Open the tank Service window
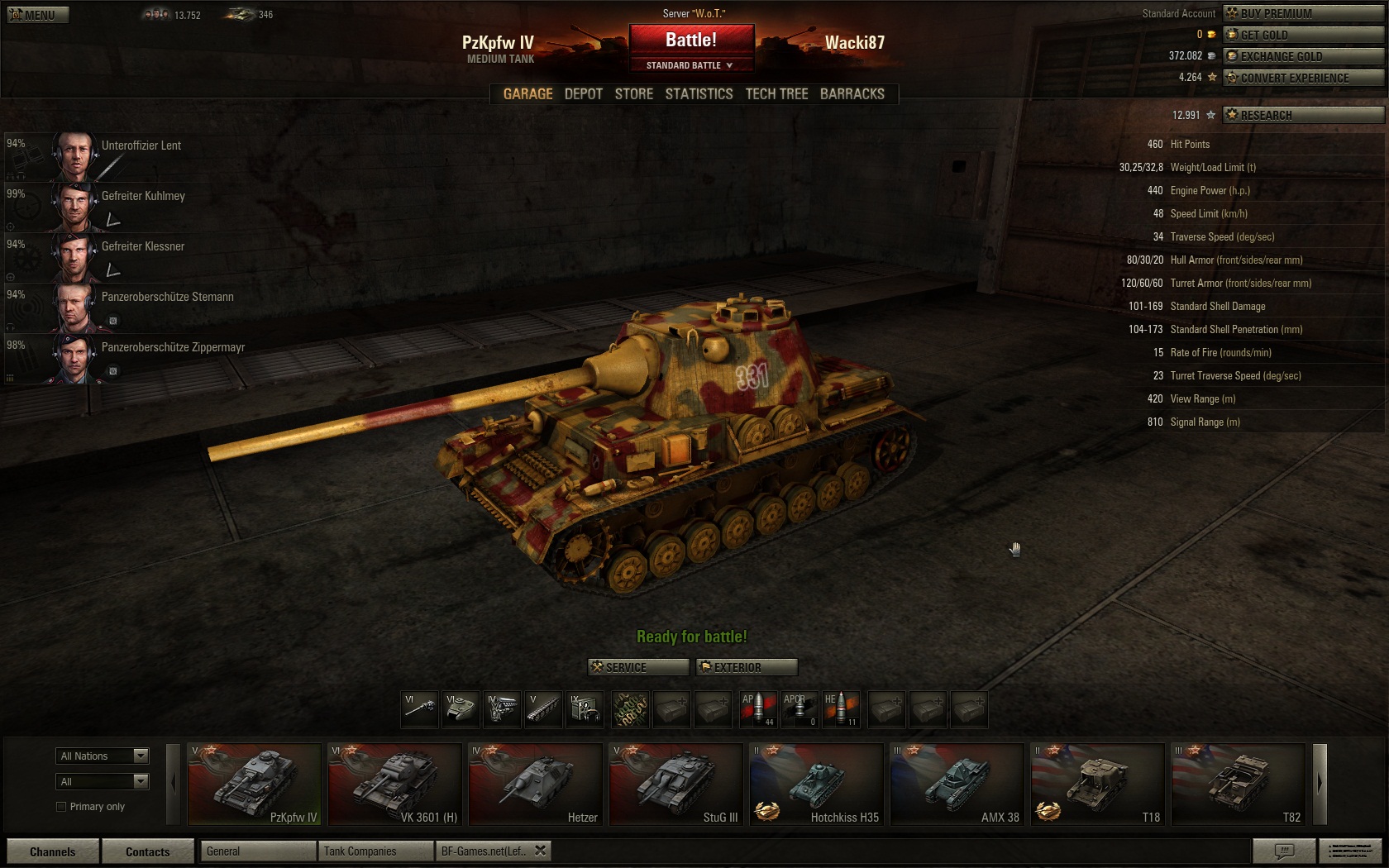The height and width of the screenshot is (868, 1389). (x=637, y=667)
